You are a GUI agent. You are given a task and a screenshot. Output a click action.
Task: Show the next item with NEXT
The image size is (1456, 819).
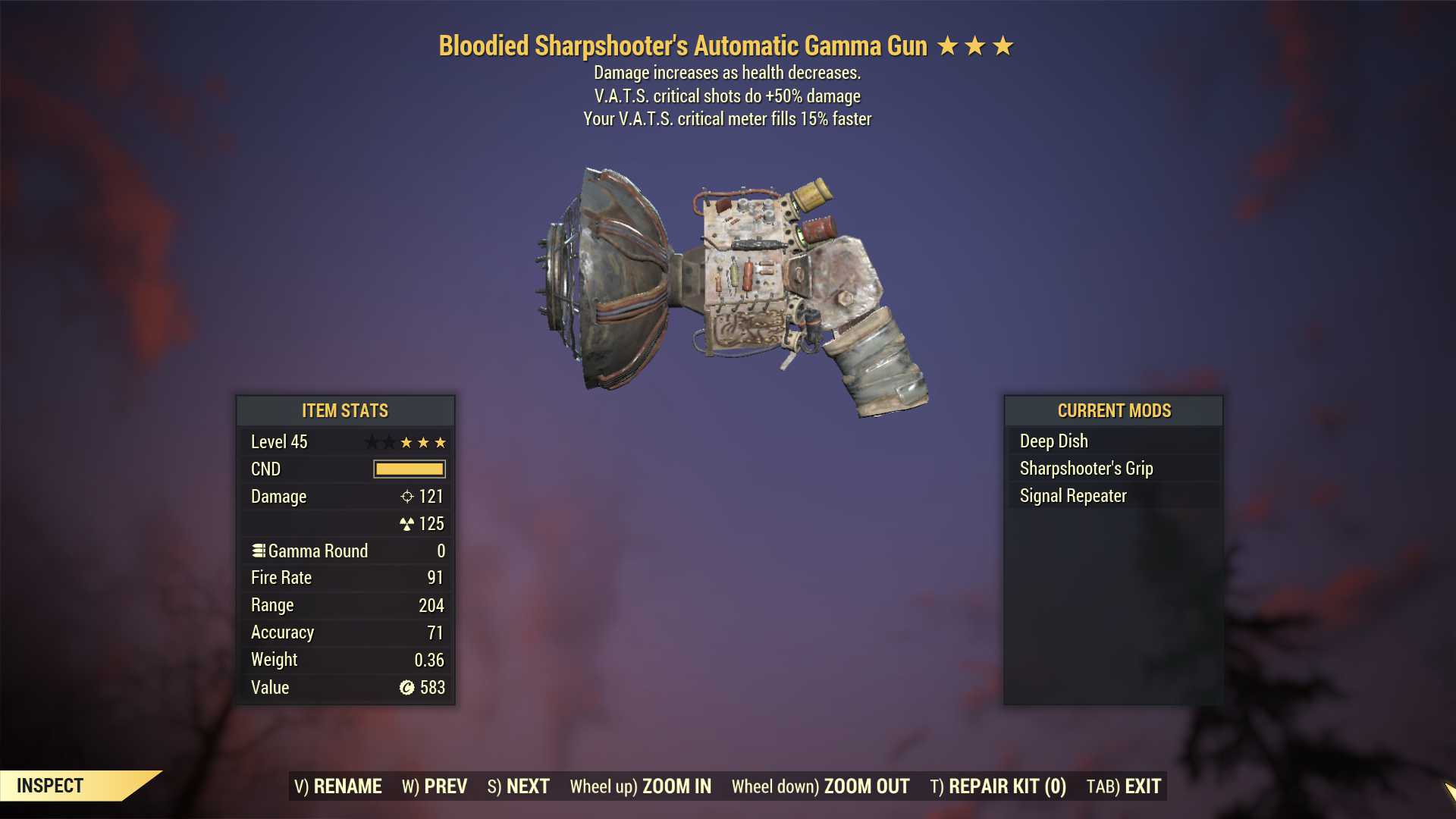[x=519, y=786]
